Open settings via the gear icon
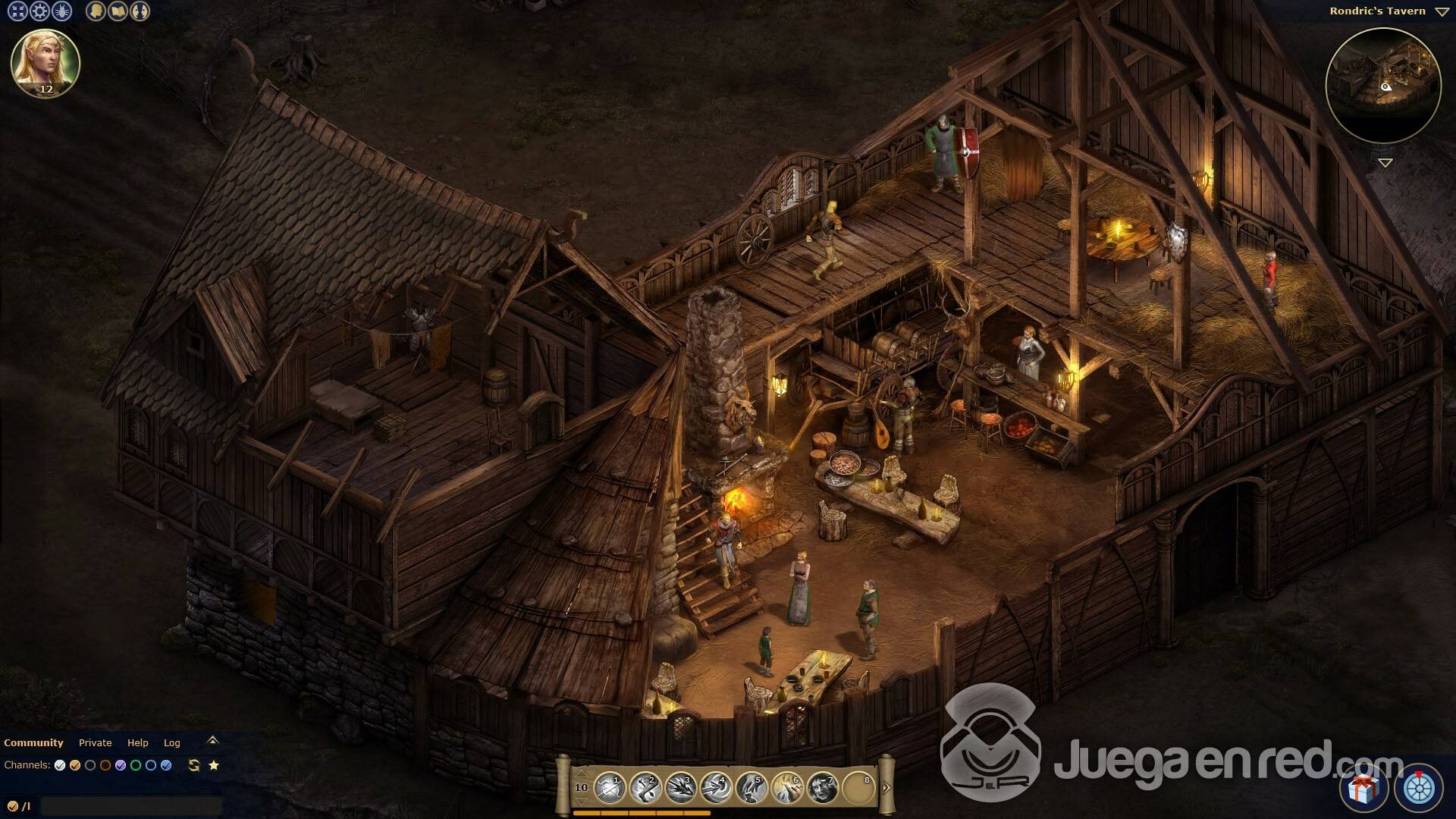This screenshot has height=819, width=1456. pos(39,11)
